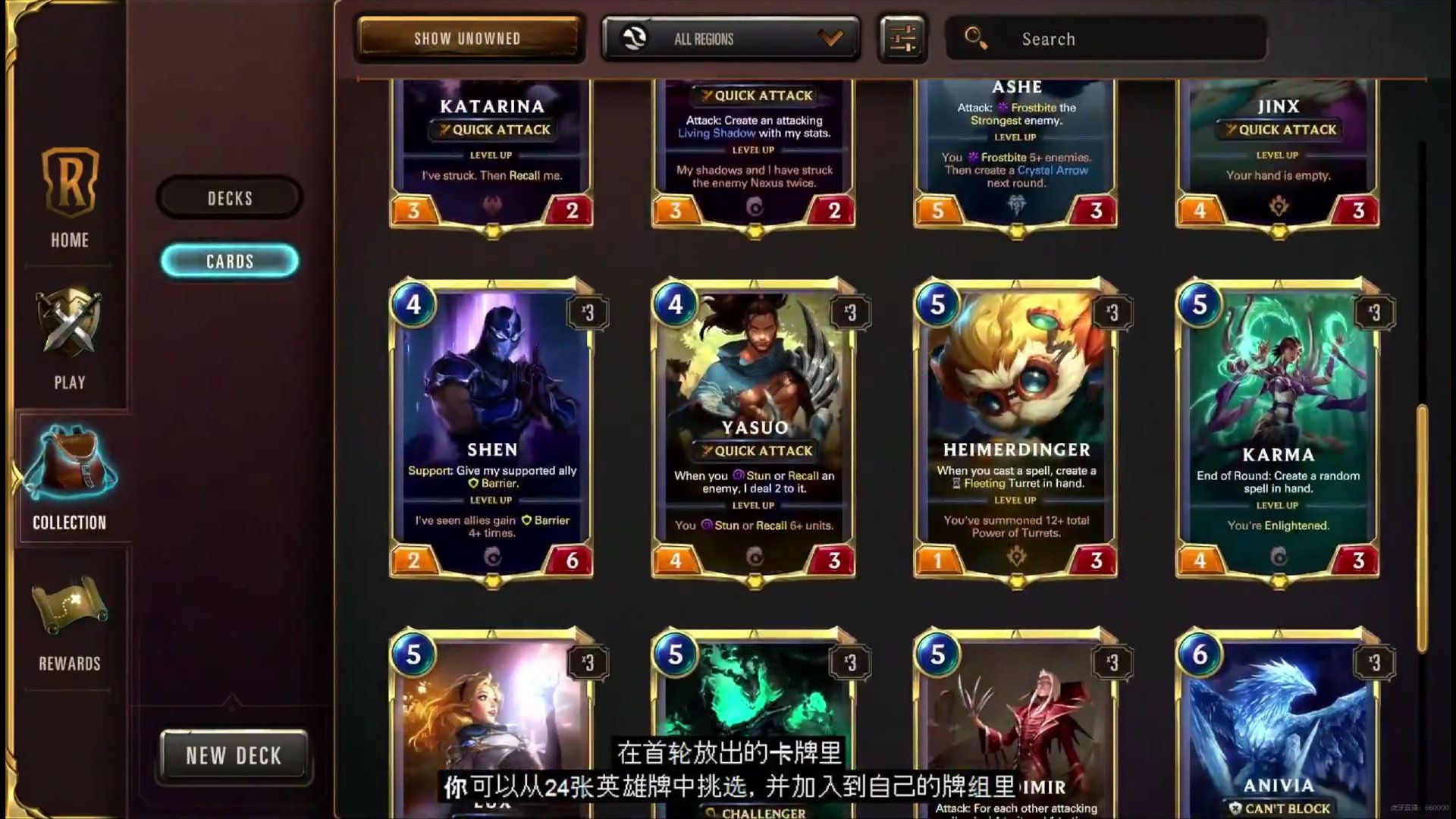Click inside the Search input field
The height and width of the screenshot is (819, 1456).
[x=1107, y=39]
